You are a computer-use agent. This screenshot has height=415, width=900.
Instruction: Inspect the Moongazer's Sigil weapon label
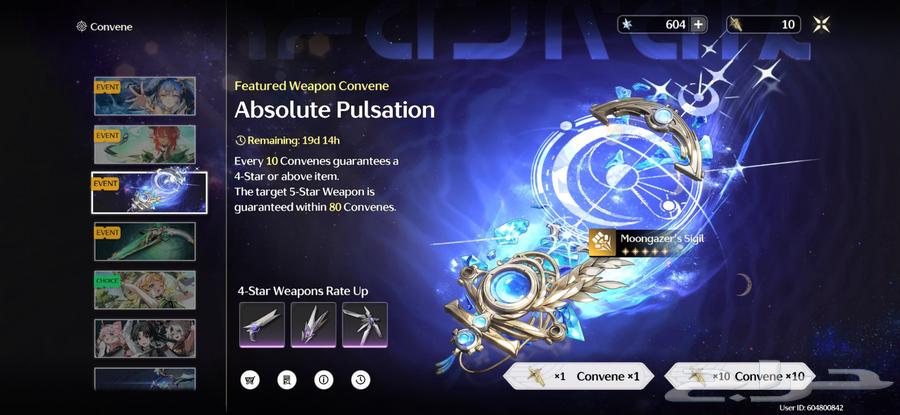pos(645,241)
